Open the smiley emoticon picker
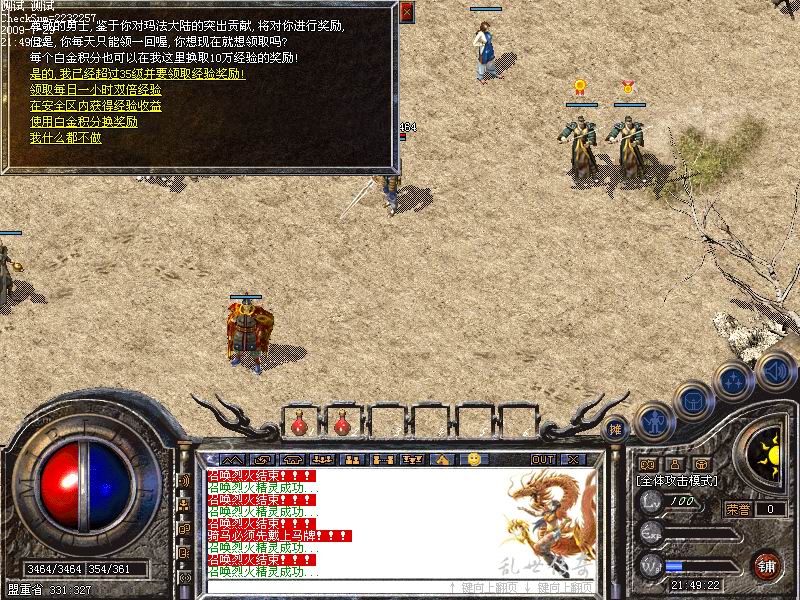 tap(474, 459)
